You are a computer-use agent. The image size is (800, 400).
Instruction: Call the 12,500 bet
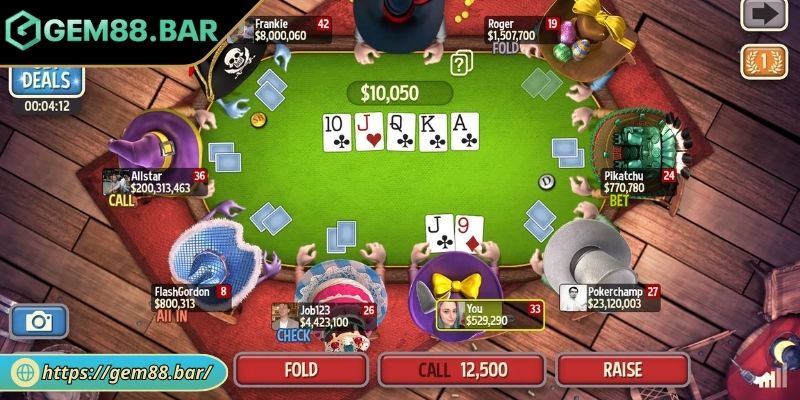[462, 370]
